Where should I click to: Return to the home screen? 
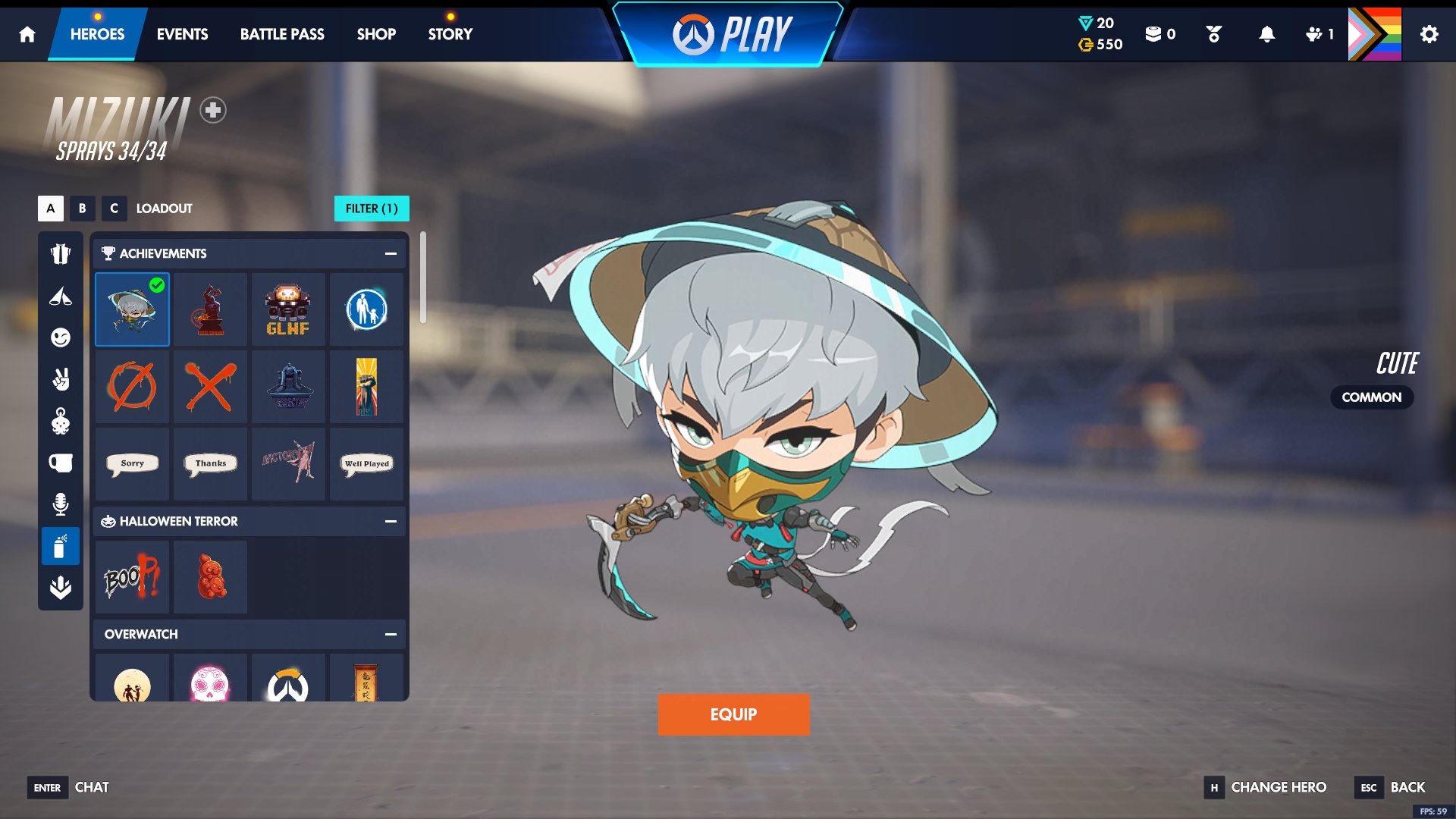click(27, 34)
